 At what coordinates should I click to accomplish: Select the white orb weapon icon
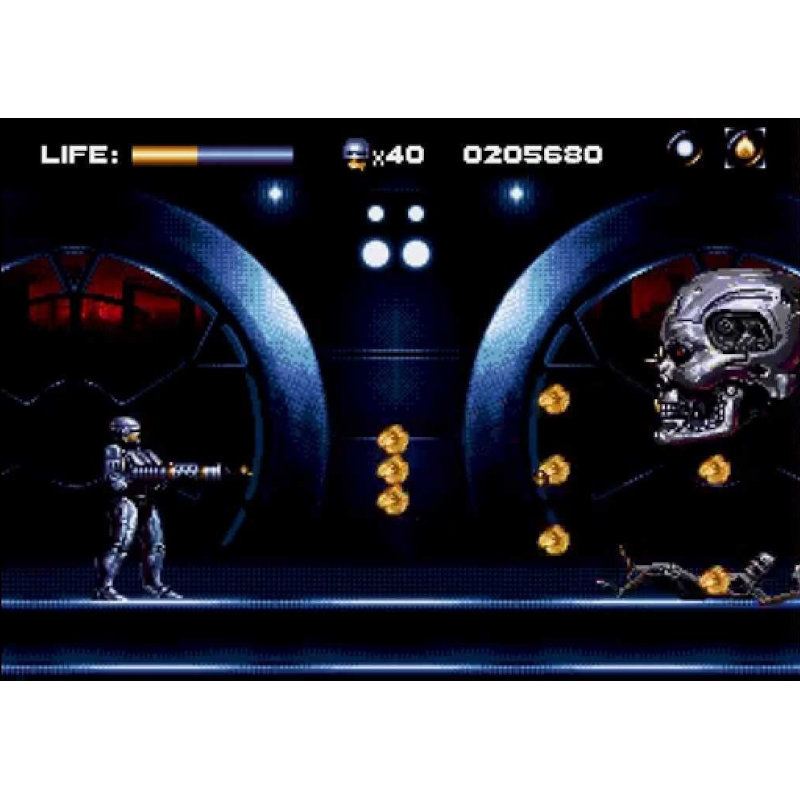(685, 149)
